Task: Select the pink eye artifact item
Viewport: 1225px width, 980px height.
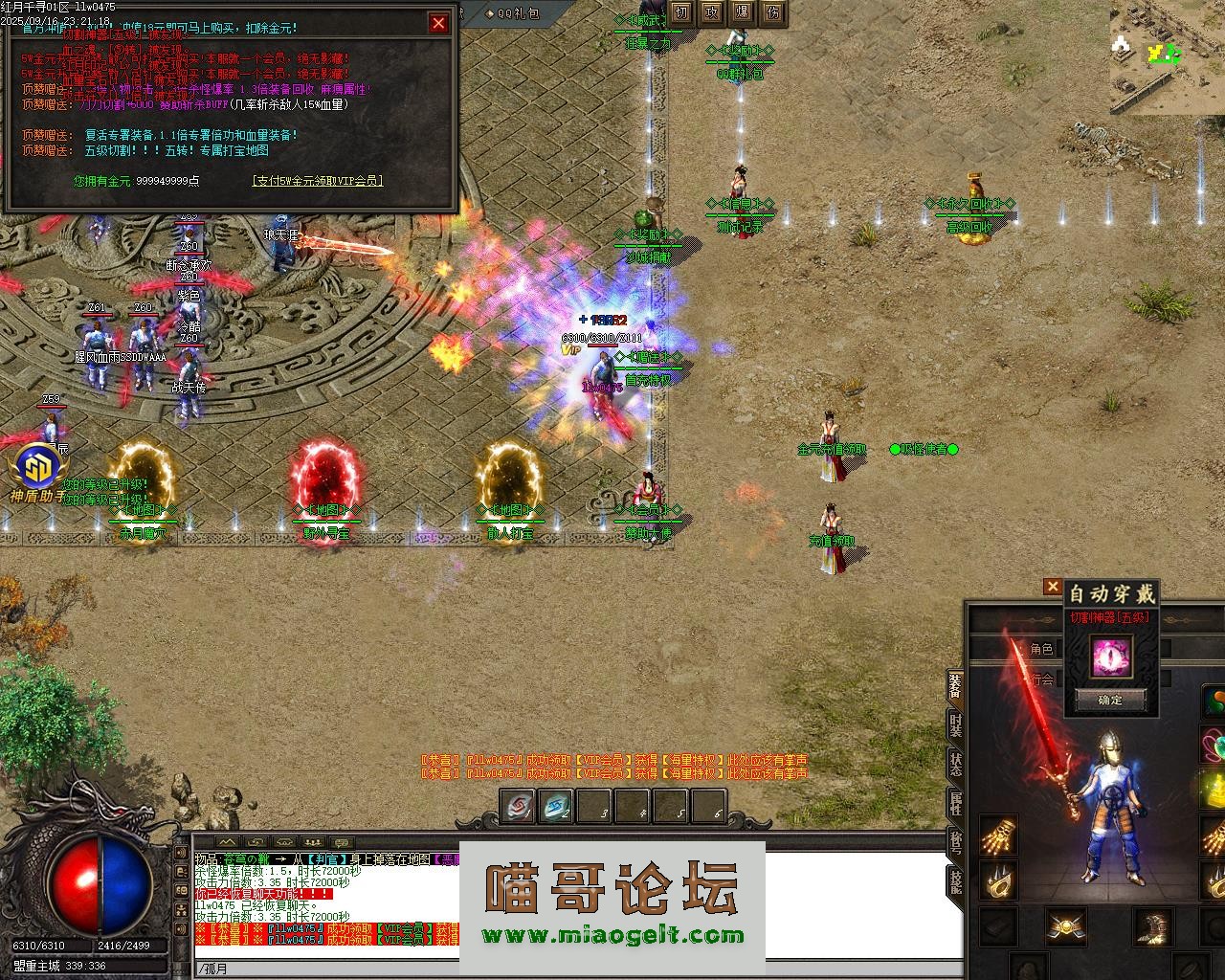Action: [1110, 657]
